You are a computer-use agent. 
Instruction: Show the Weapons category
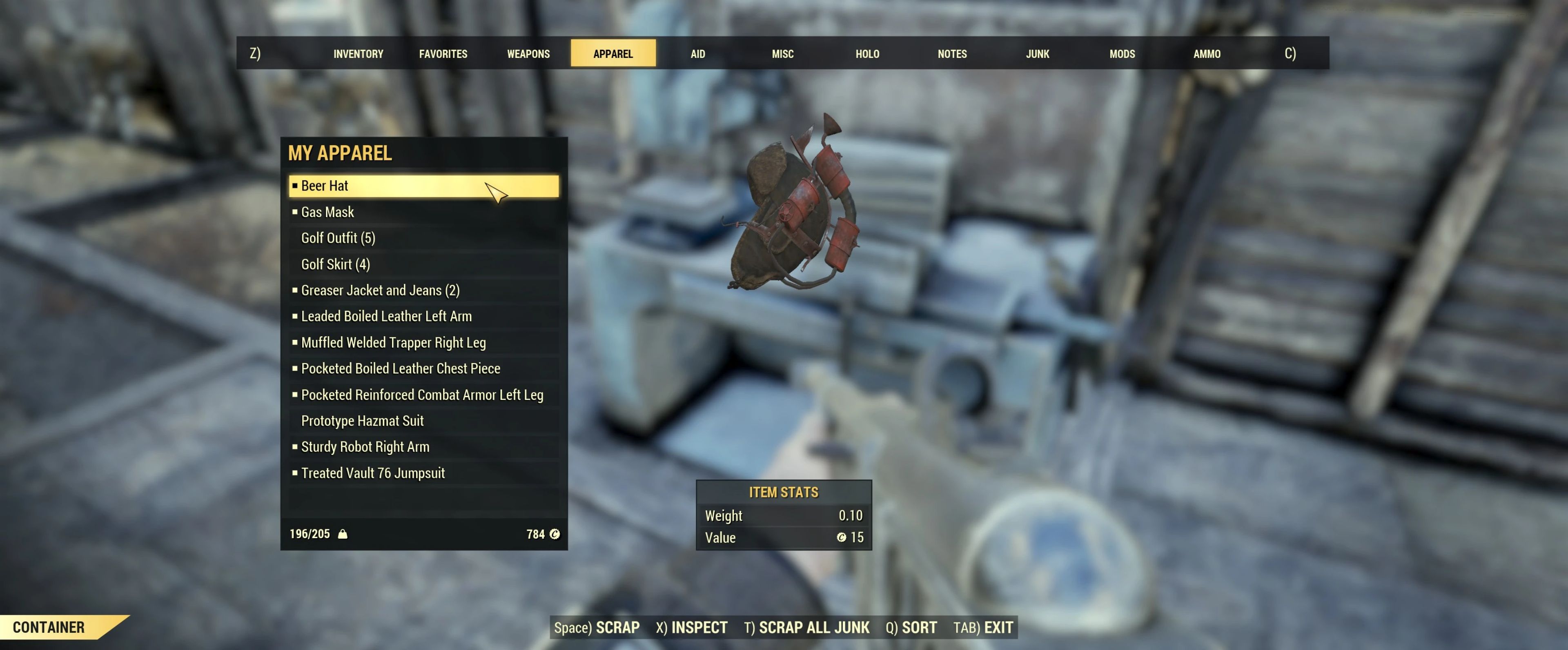528,53
